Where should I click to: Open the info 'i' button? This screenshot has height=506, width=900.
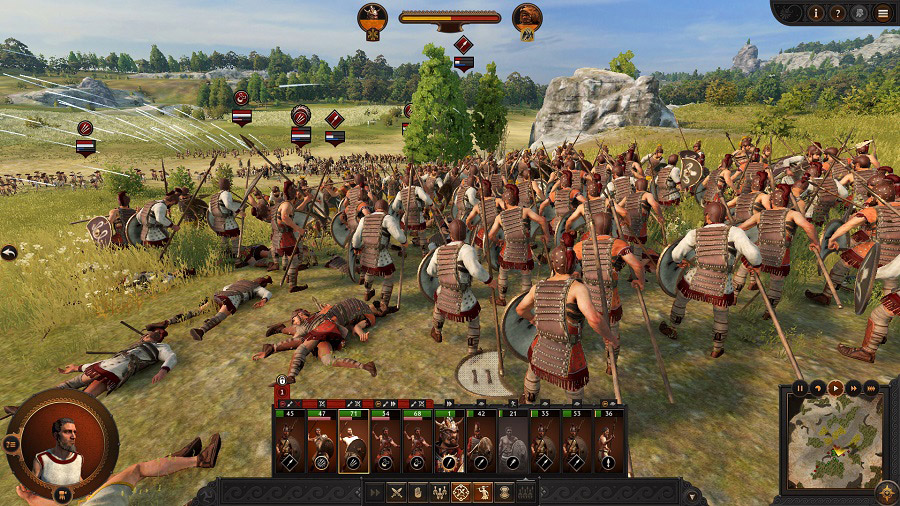816,13
